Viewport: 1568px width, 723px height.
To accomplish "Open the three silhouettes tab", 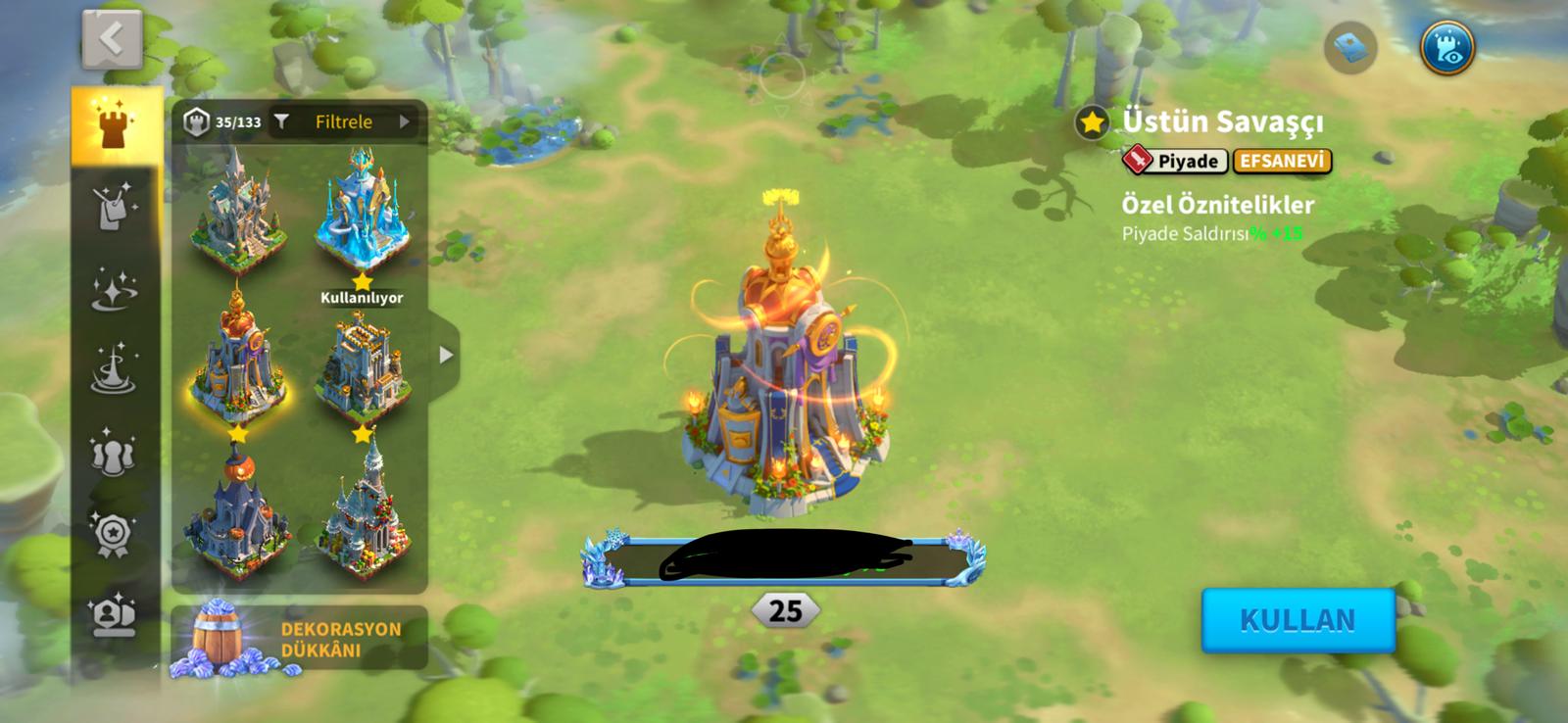I will (x=115, y=453).
